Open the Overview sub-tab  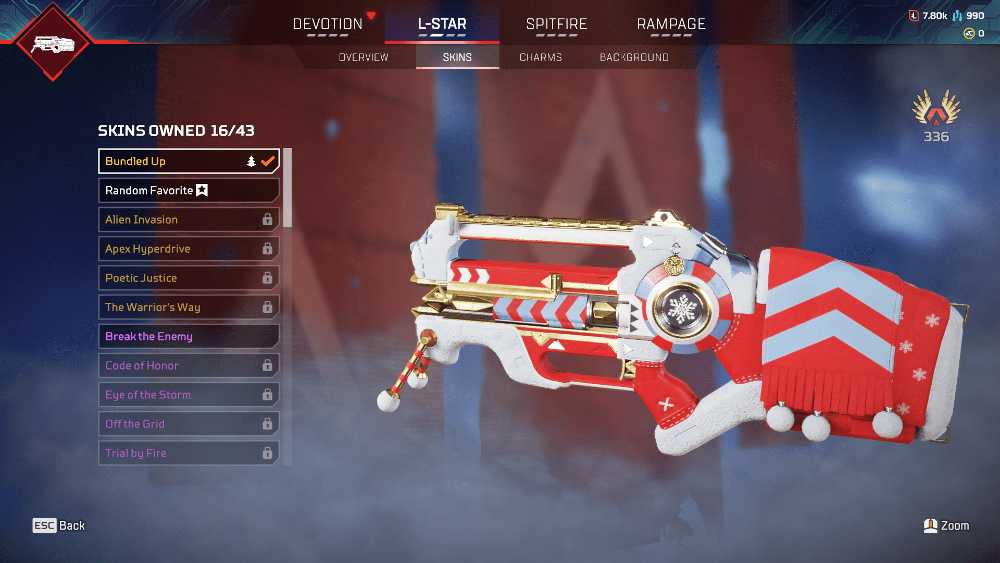pyautogui.click(x=363, y=57)
